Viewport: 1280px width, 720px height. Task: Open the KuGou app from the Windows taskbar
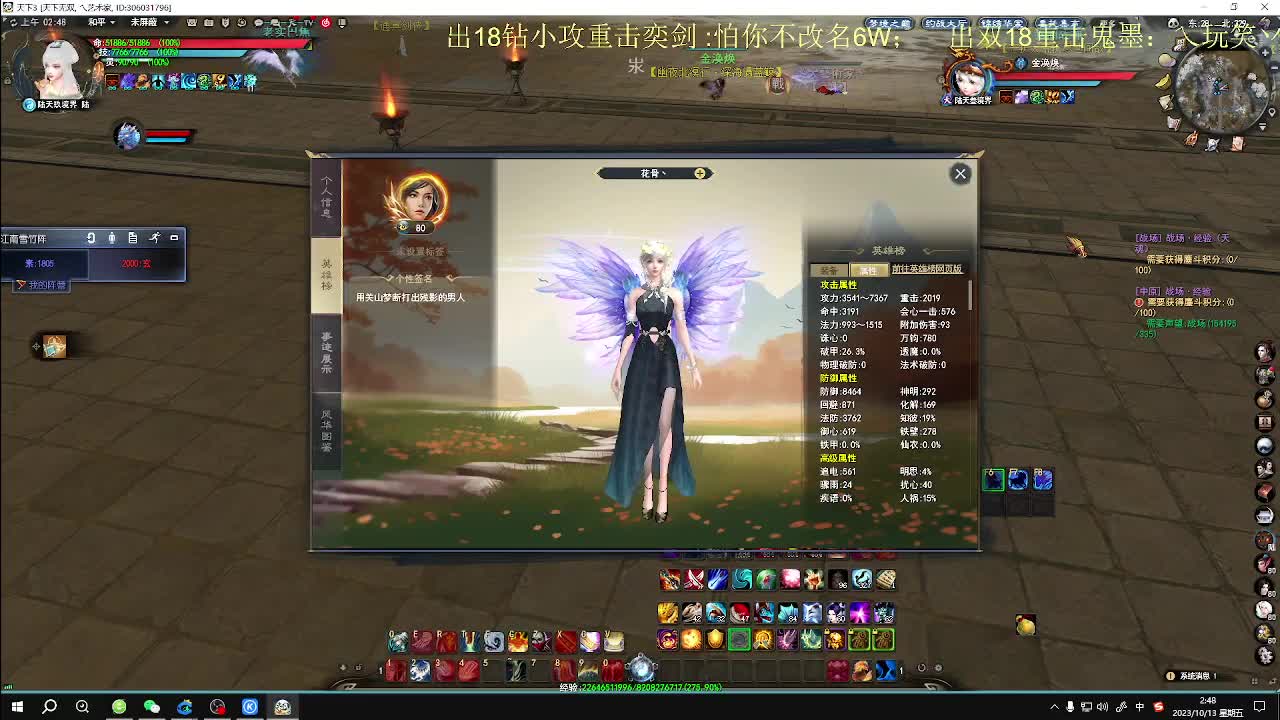[249, 706]
